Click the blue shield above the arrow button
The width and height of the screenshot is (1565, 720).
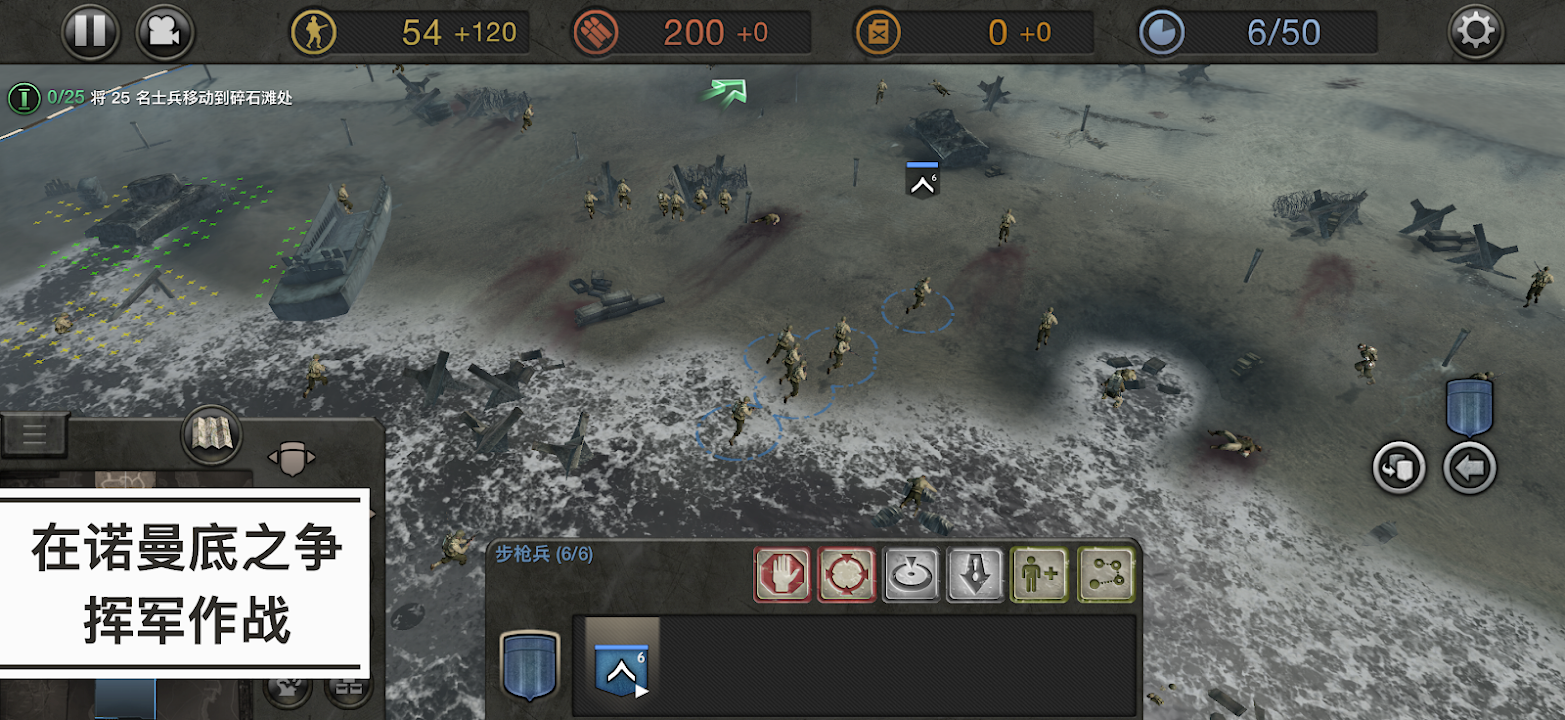(x=1469, y=407)
